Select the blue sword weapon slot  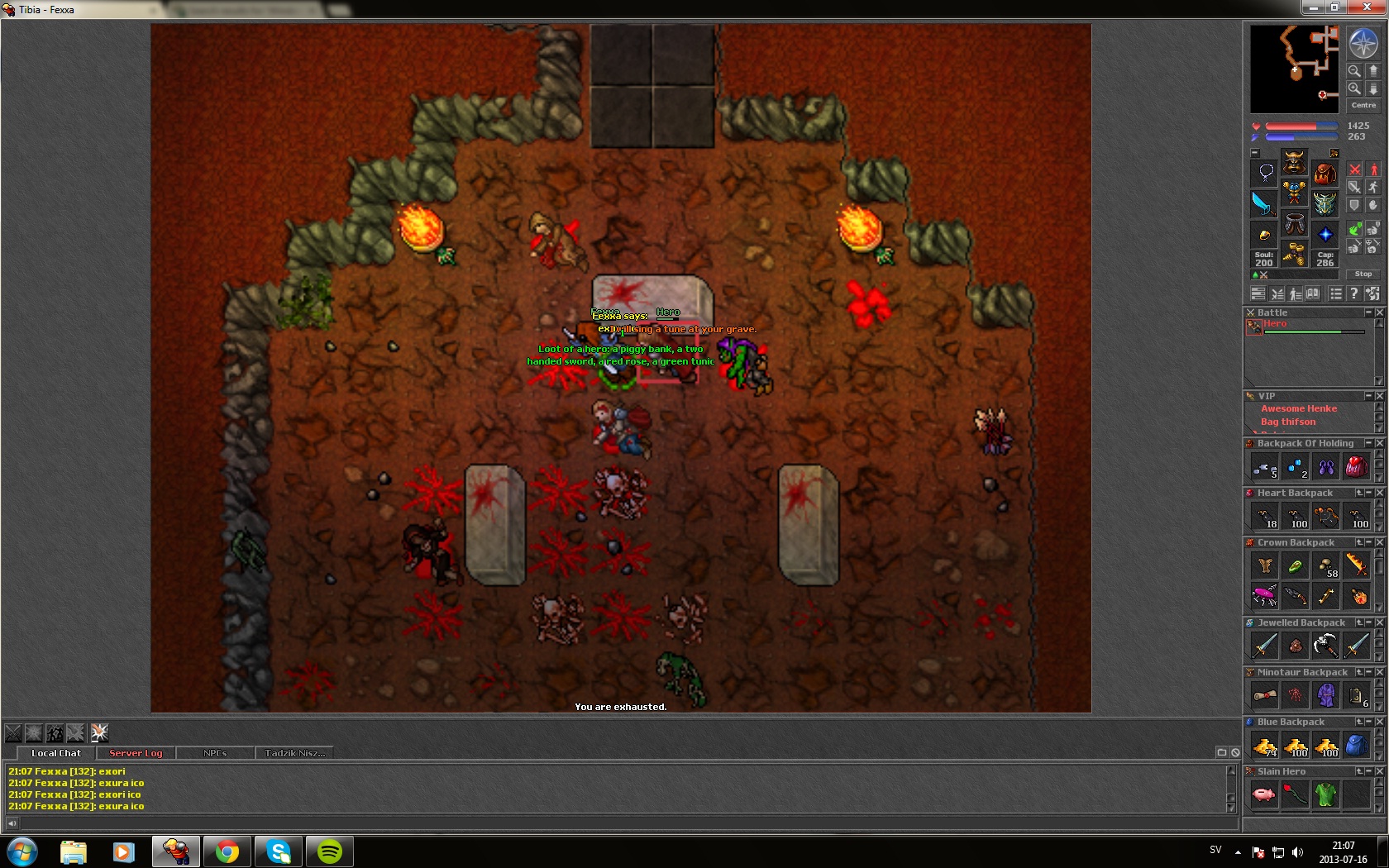(x=1263, y=203)
